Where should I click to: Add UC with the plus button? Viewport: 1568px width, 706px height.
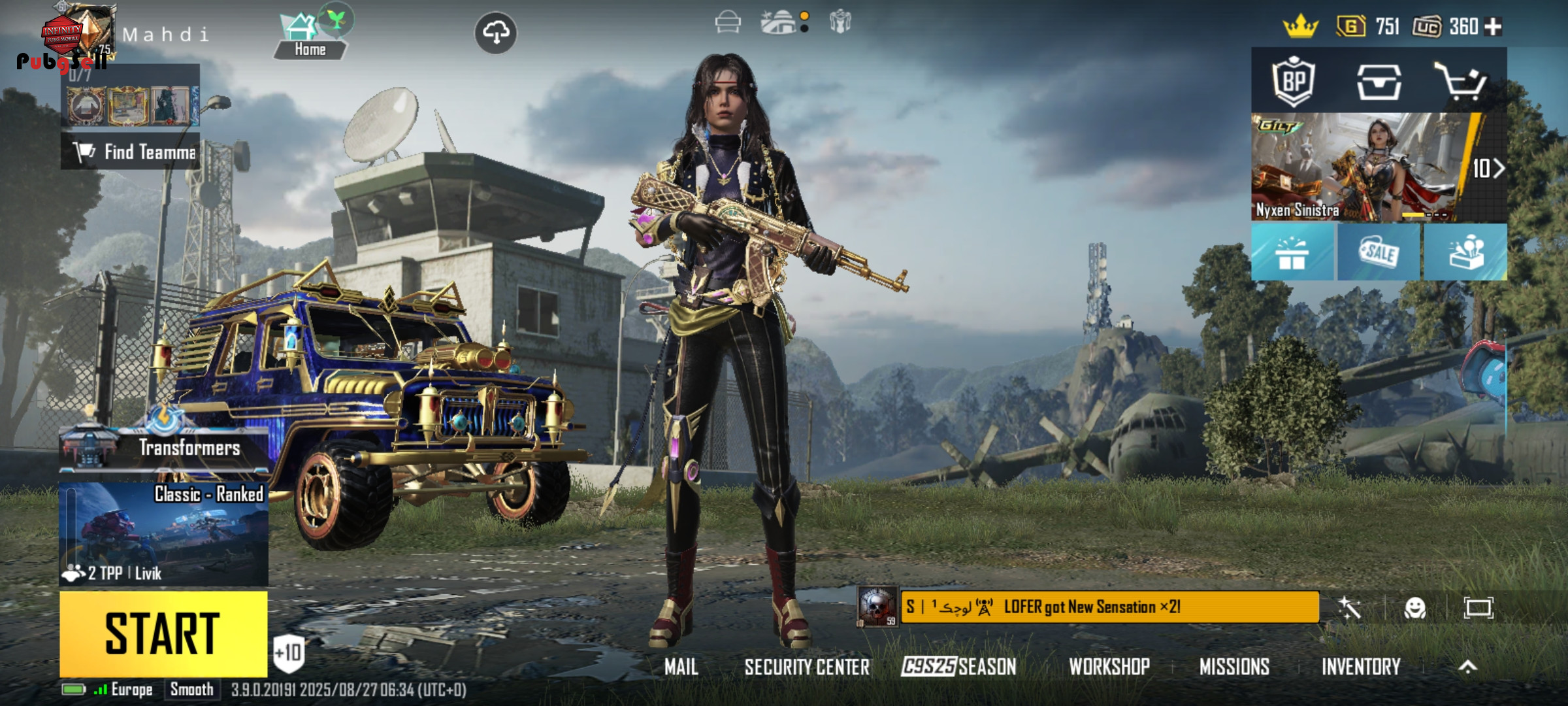pos(1493,27)
